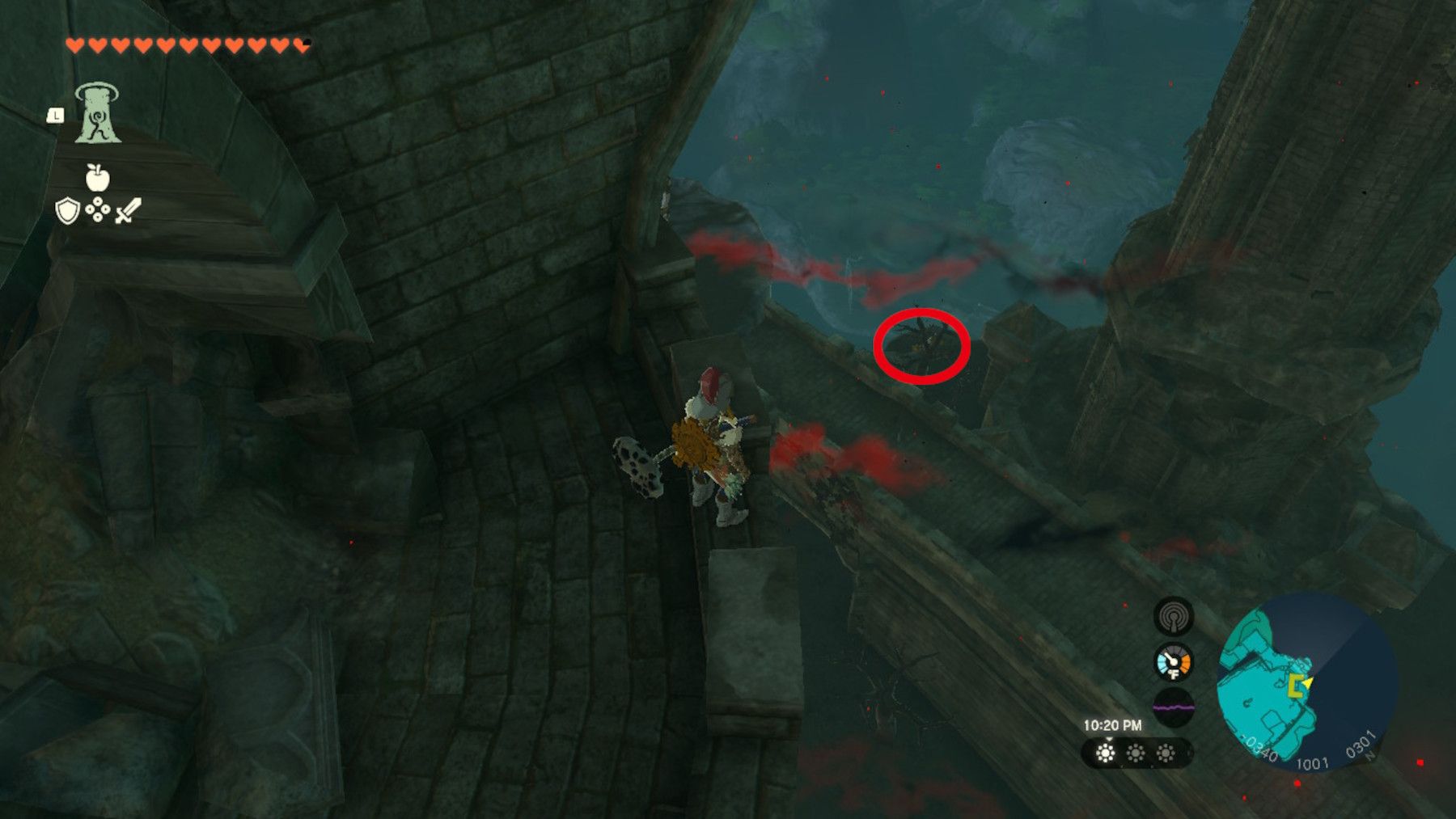The width and height of the screenshot is (1456, 819).
Task: Click the N compass letter on the minimap
Action: pos(1369,755)
